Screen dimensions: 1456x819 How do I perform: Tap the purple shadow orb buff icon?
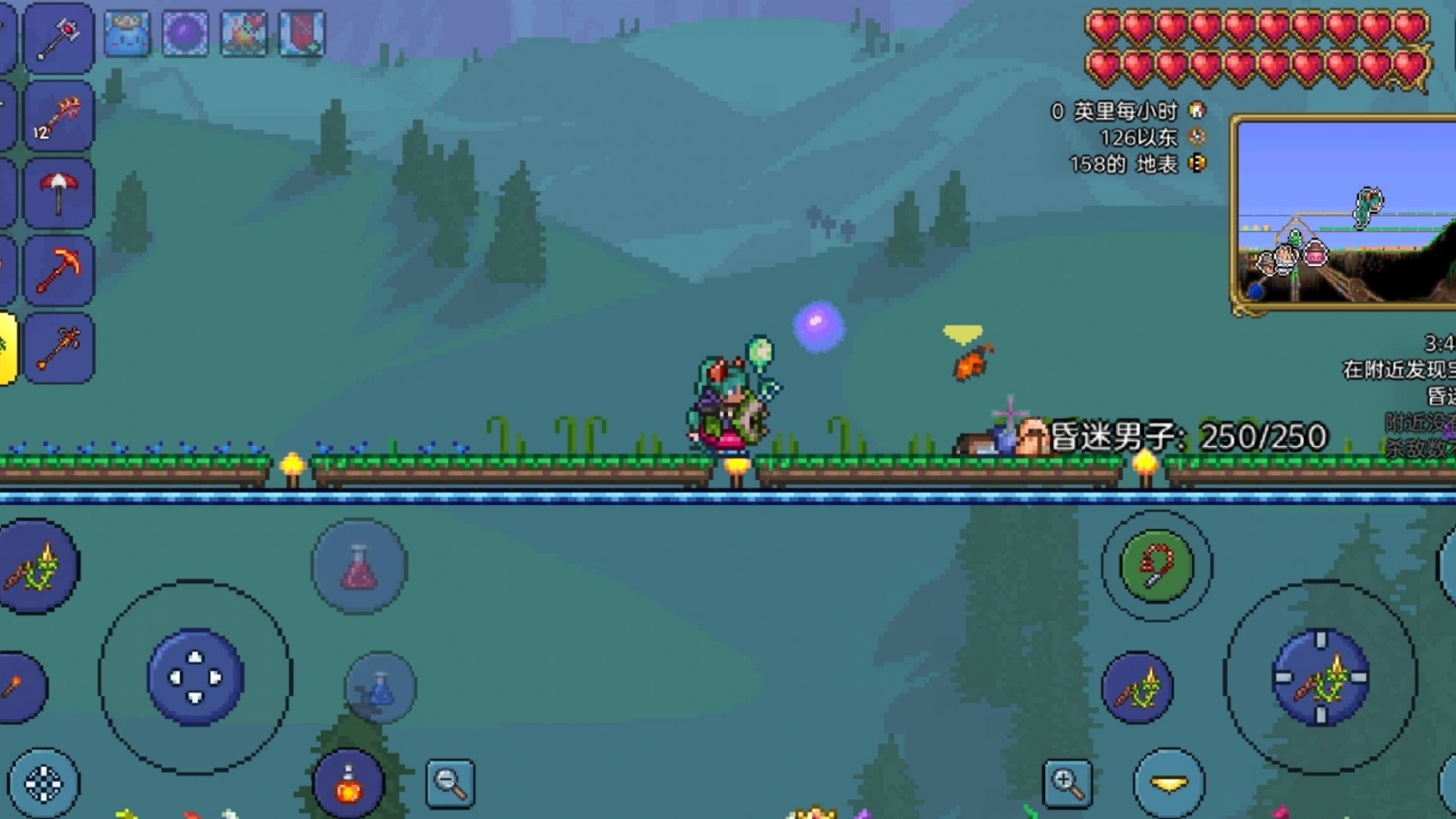pos(186,34)
